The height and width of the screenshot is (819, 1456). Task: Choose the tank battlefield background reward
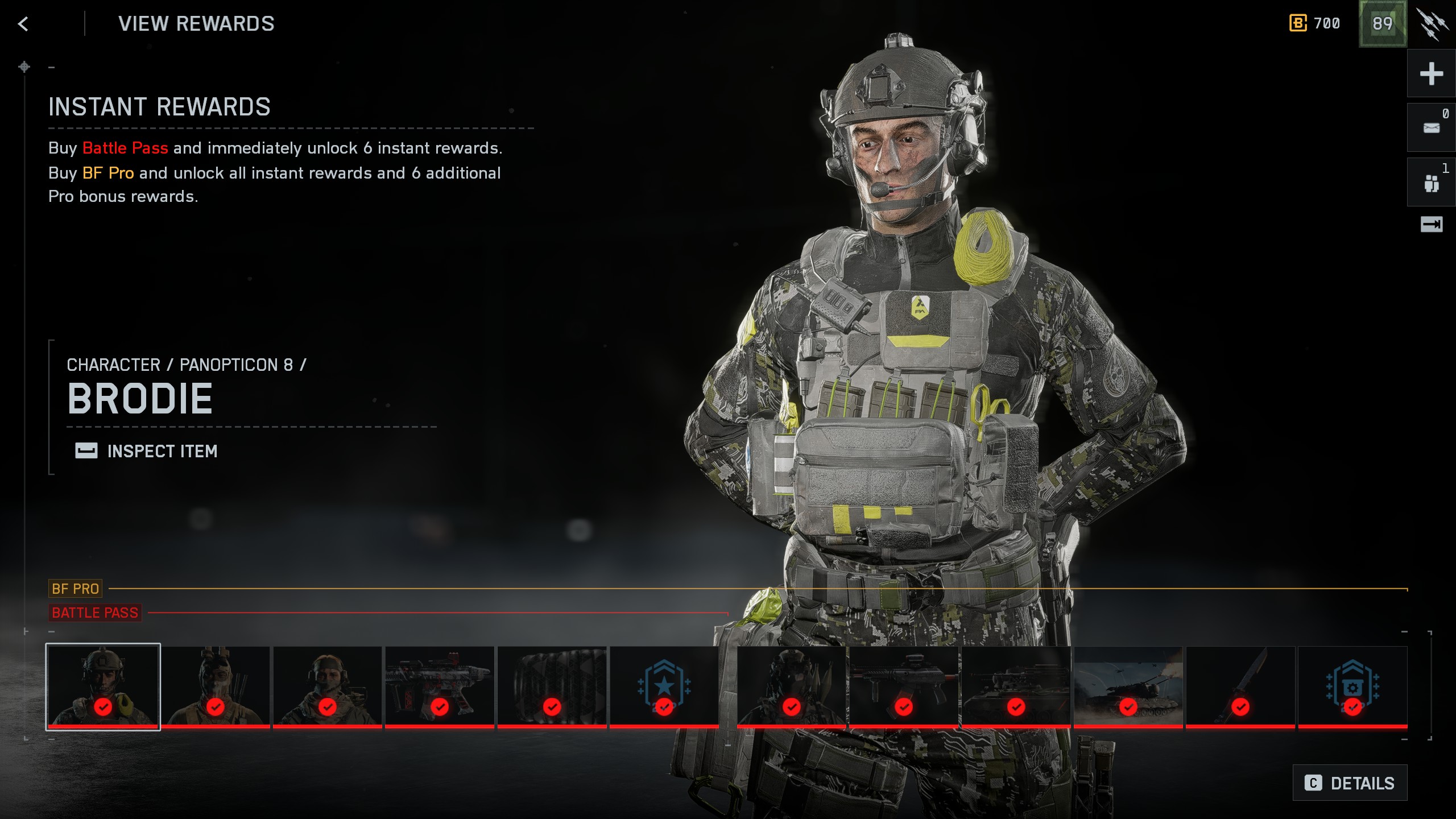(1128, 686)
